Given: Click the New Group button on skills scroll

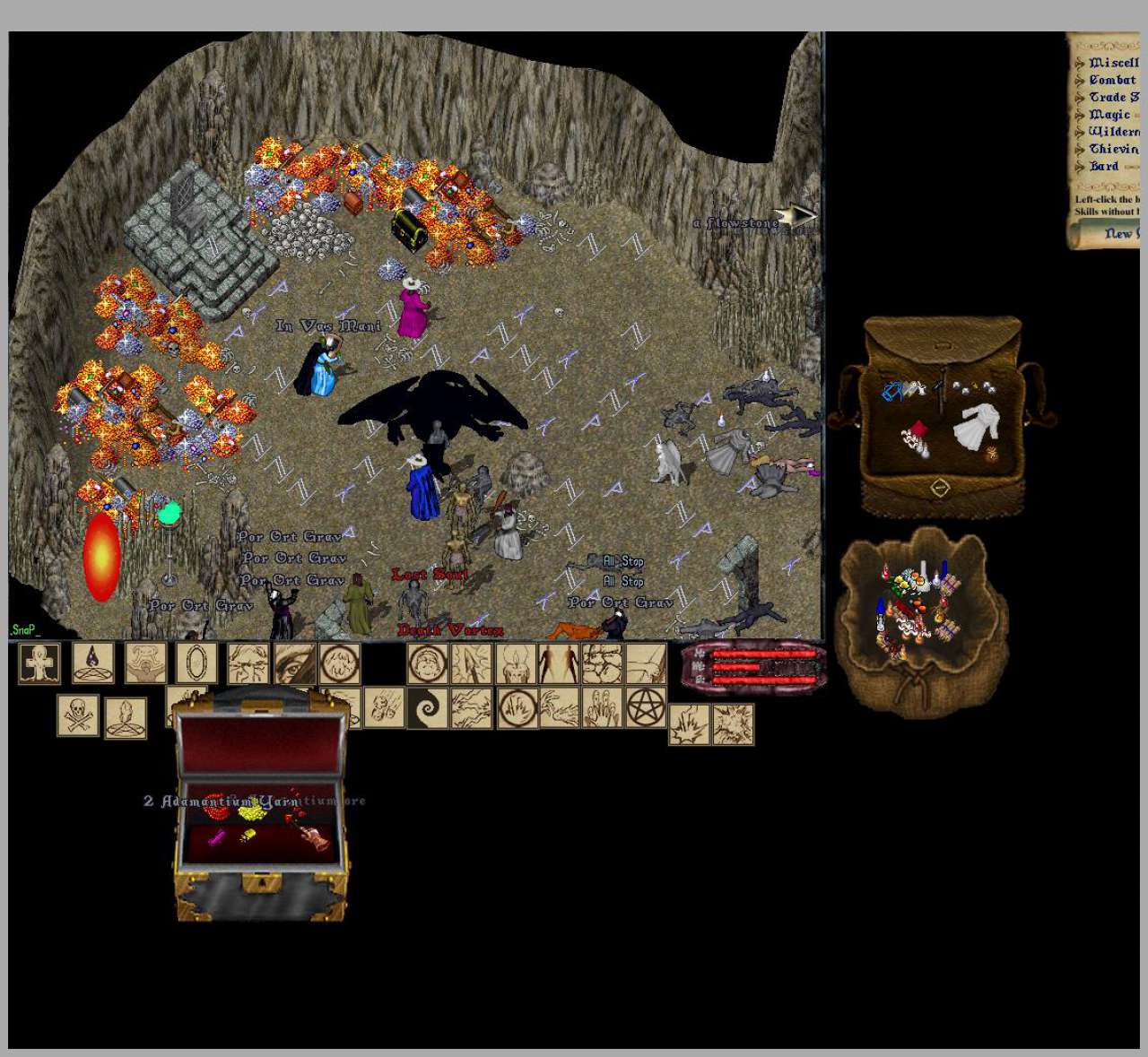Looking at the screenshot, I should coord(1118,234).
